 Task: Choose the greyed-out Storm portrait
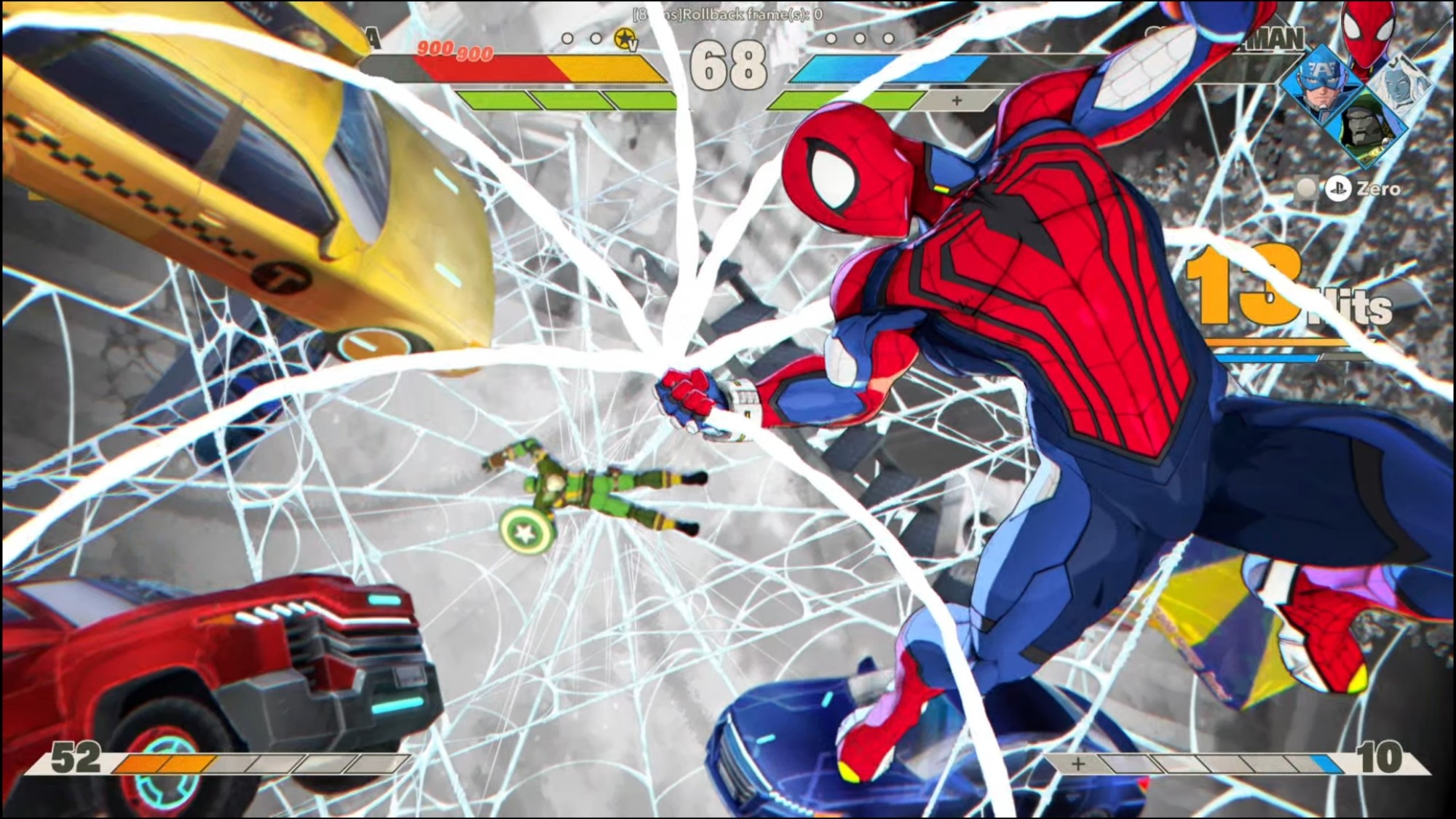[1399, 82]
